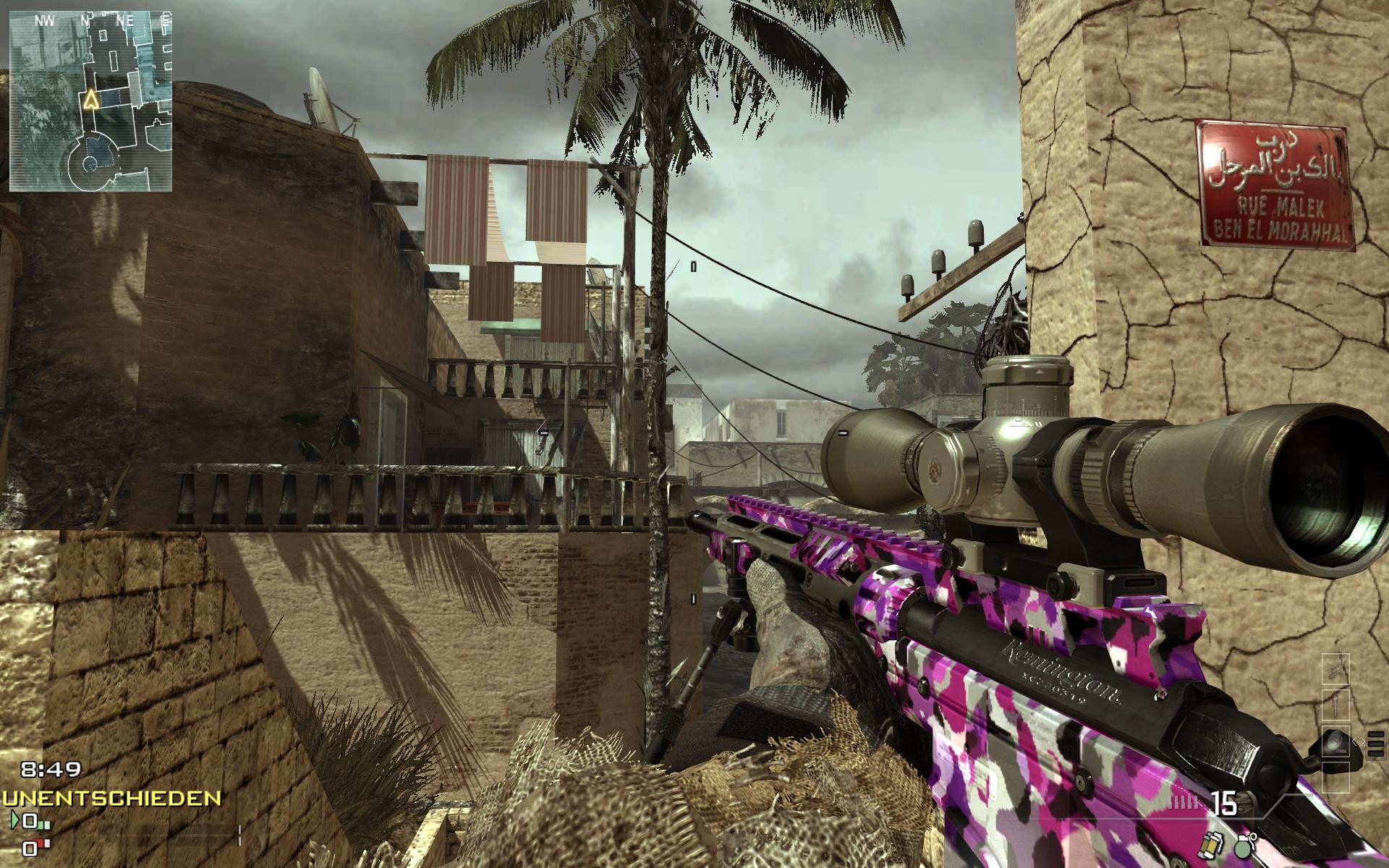Expand the killstreak selector diamond chevron
Image resolution: width=1389 pixels, height=868 pixels.
tap(1359, 741)
